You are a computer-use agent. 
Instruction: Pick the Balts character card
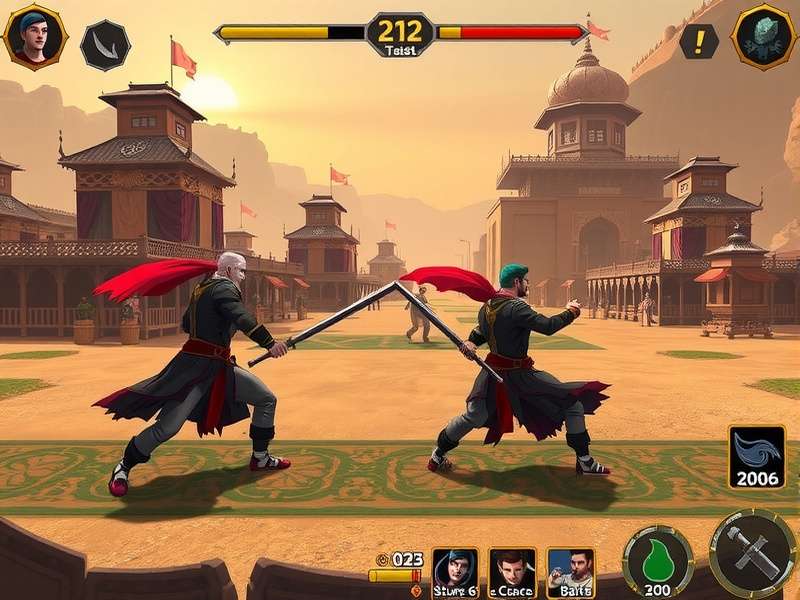pos(570,573)
